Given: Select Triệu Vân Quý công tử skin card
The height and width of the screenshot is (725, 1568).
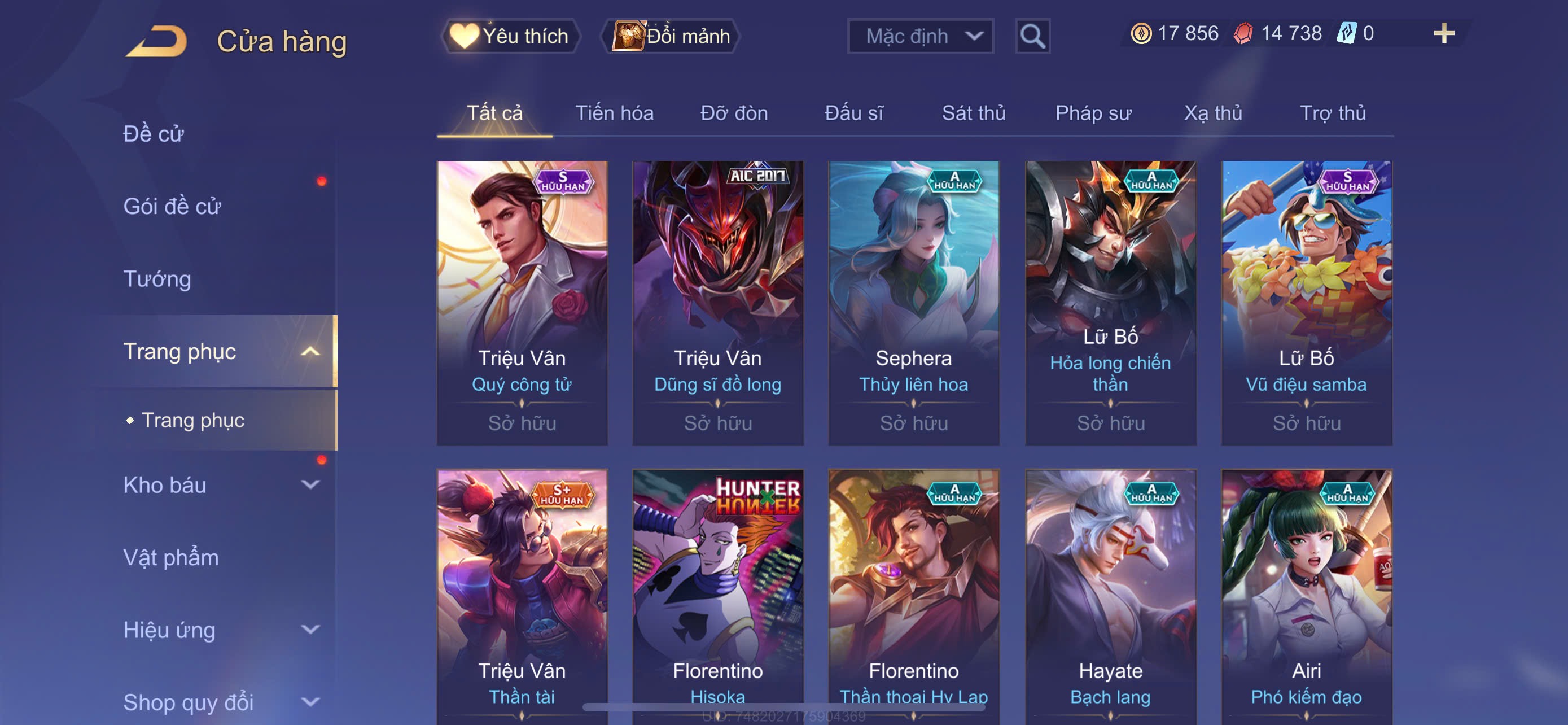Looking at the screenshot, I should [522, 303].
